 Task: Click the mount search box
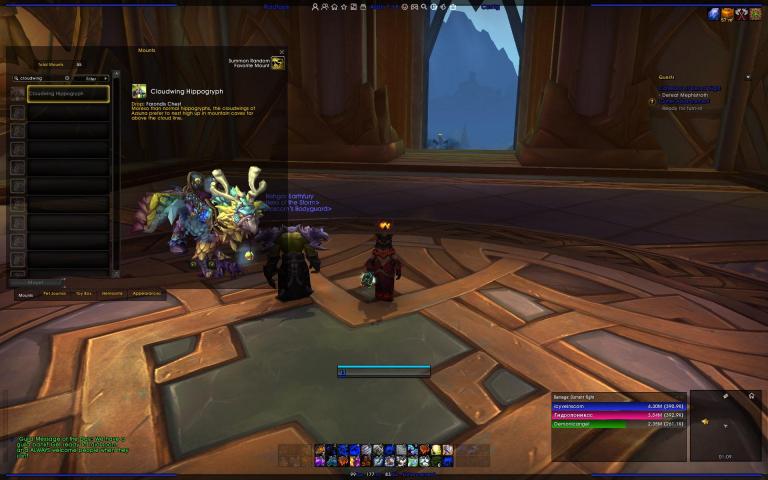(x=42, y=77)
